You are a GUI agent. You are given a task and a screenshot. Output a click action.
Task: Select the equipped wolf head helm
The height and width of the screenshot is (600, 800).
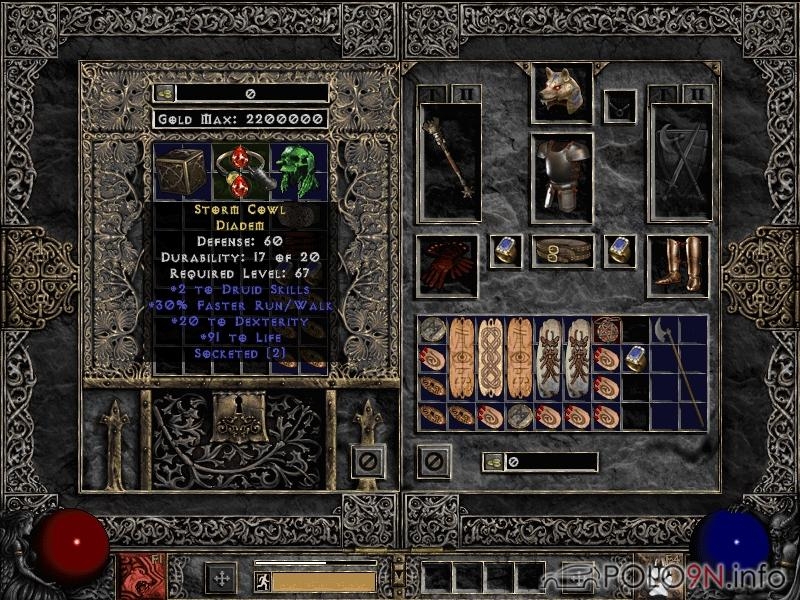pos(562,94)
